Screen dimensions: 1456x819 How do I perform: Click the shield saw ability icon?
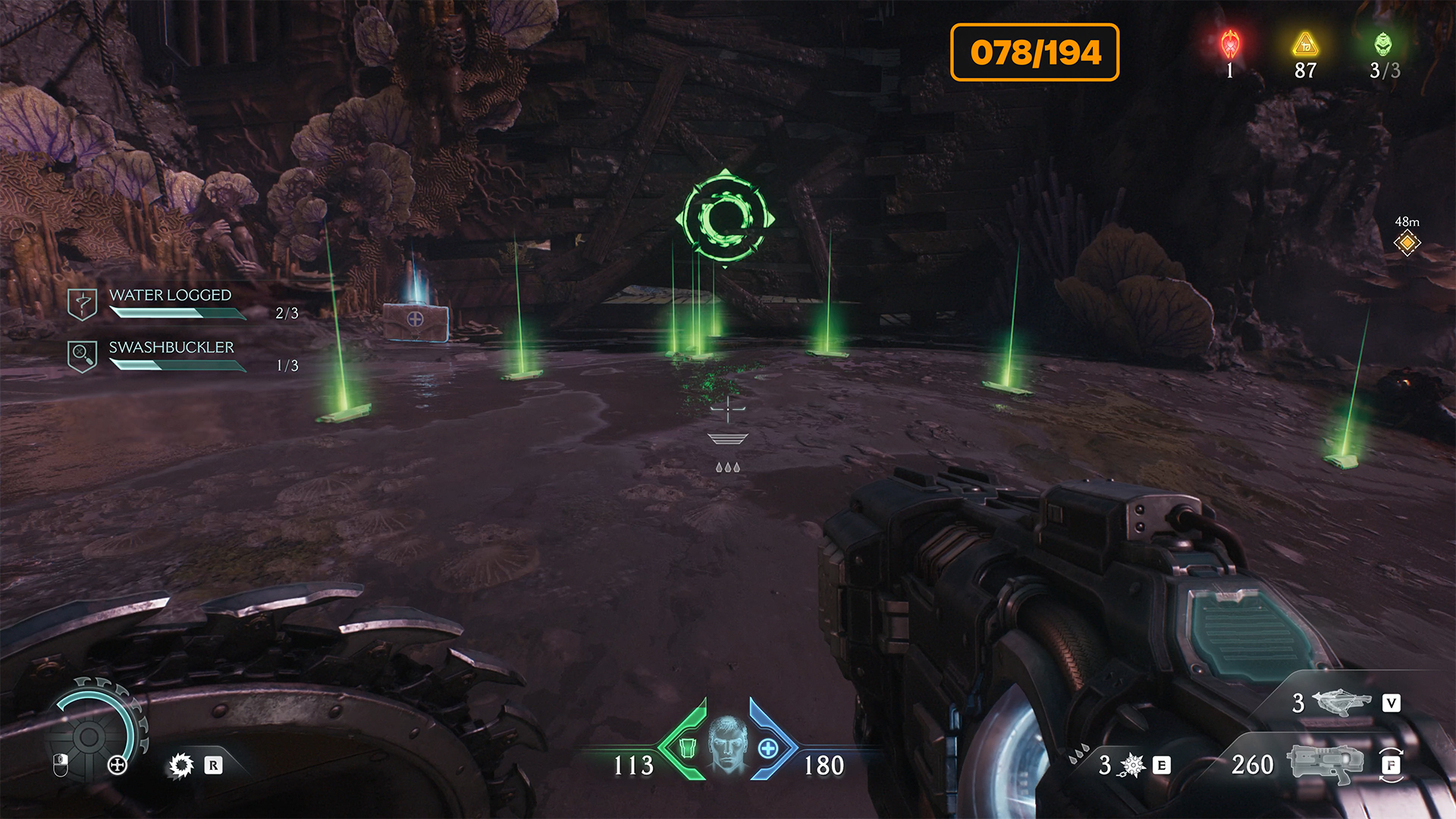click(x=181, y=765)
